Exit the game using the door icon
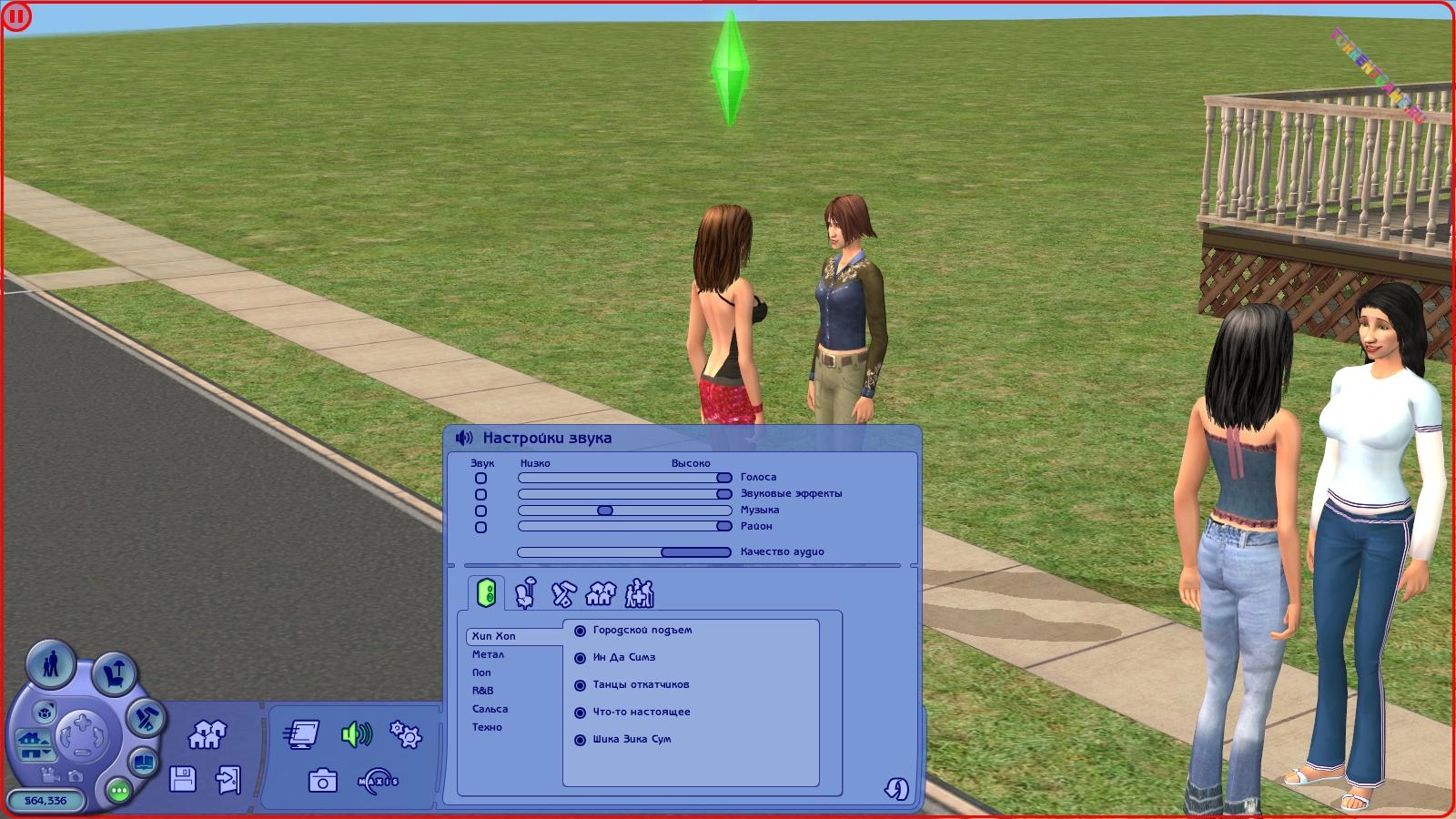The height and width of the screenshot is (819, 1456). (227, 779)
